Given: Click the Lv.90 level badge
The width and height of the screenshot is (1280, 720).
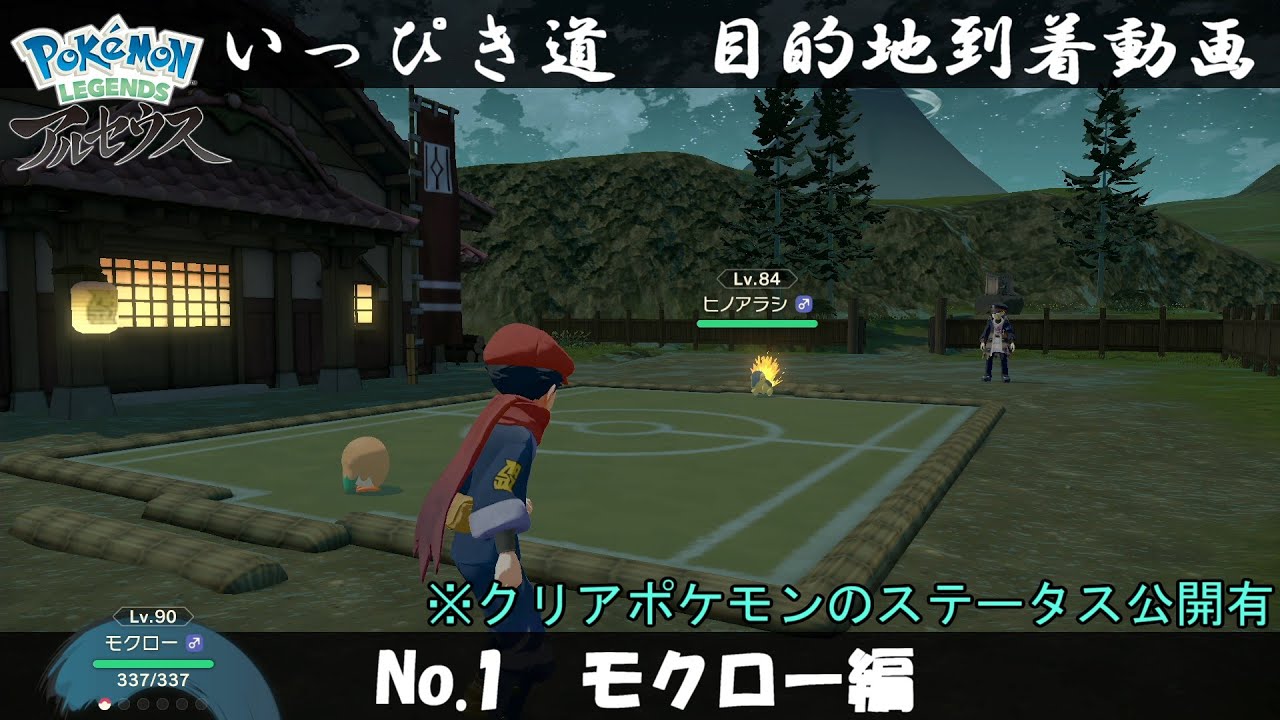Looking at the screenshot, I should point(153,616).
